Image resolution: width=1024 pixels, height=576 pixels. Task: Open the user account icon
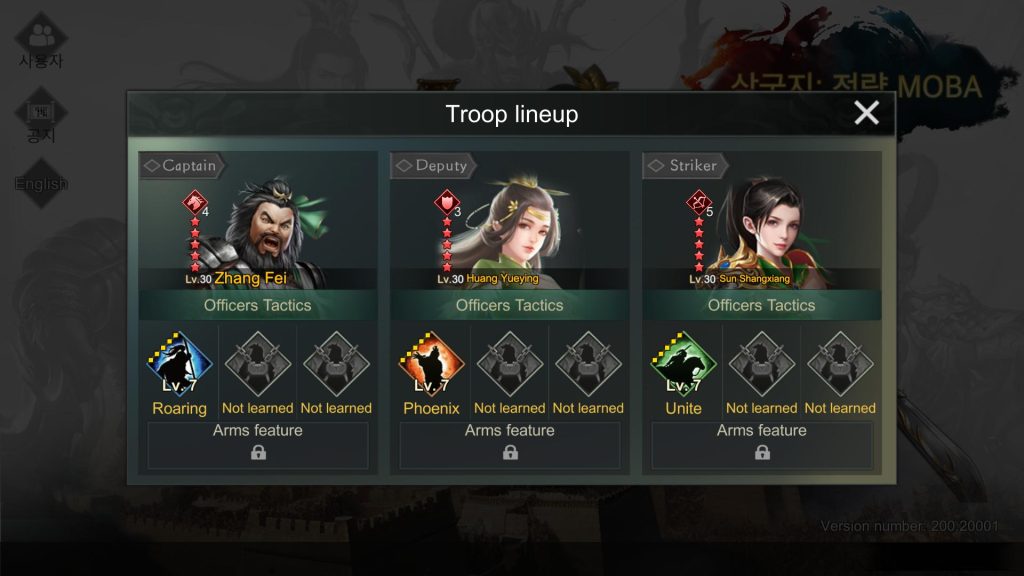41,40
